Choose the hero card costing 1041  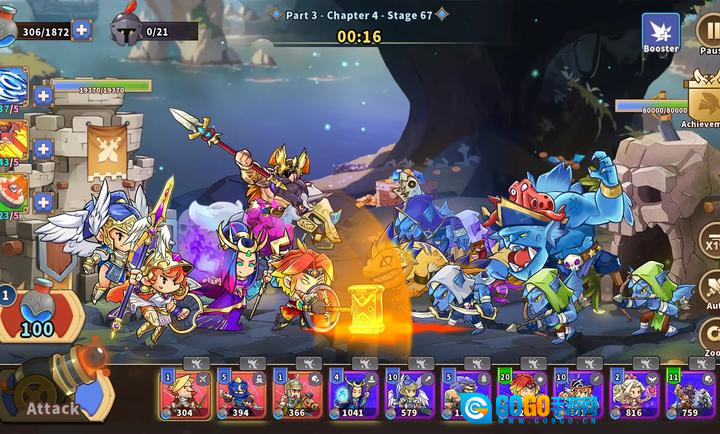coord(353,391)
